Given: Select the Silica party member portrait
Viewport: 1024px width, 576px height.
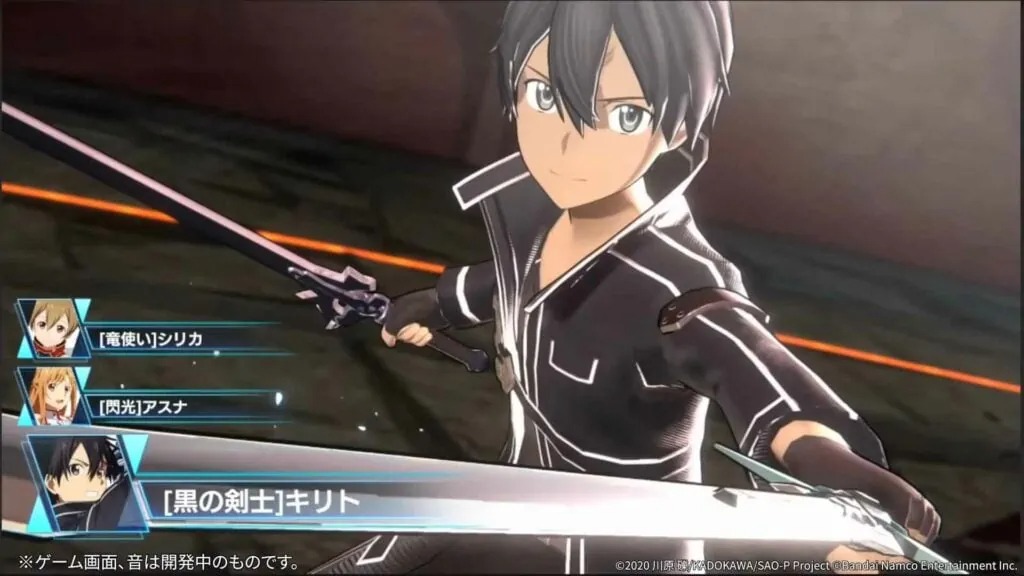Looking at the screenshot, I should click(x=52, y=329).
